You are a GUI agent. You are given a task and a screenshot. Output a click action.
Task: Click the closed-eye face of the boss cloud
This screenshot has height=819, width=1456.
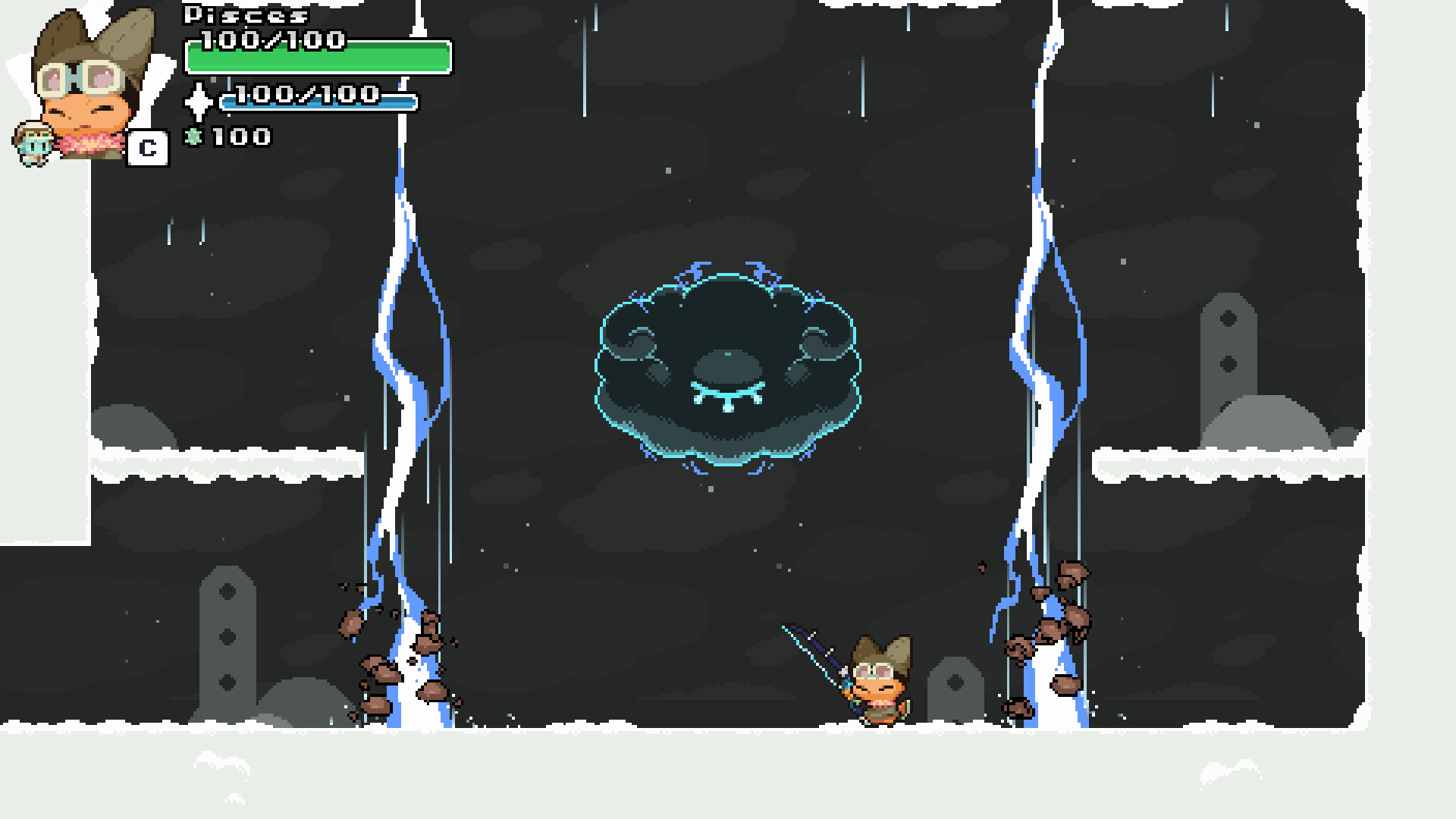click(x=726, y=394)
